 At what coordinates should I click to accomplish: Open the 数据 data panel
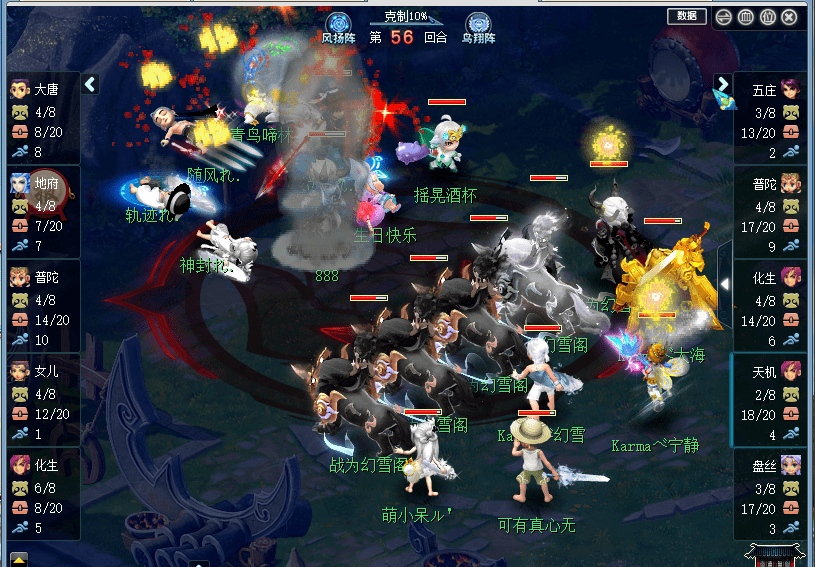[686, 16]
